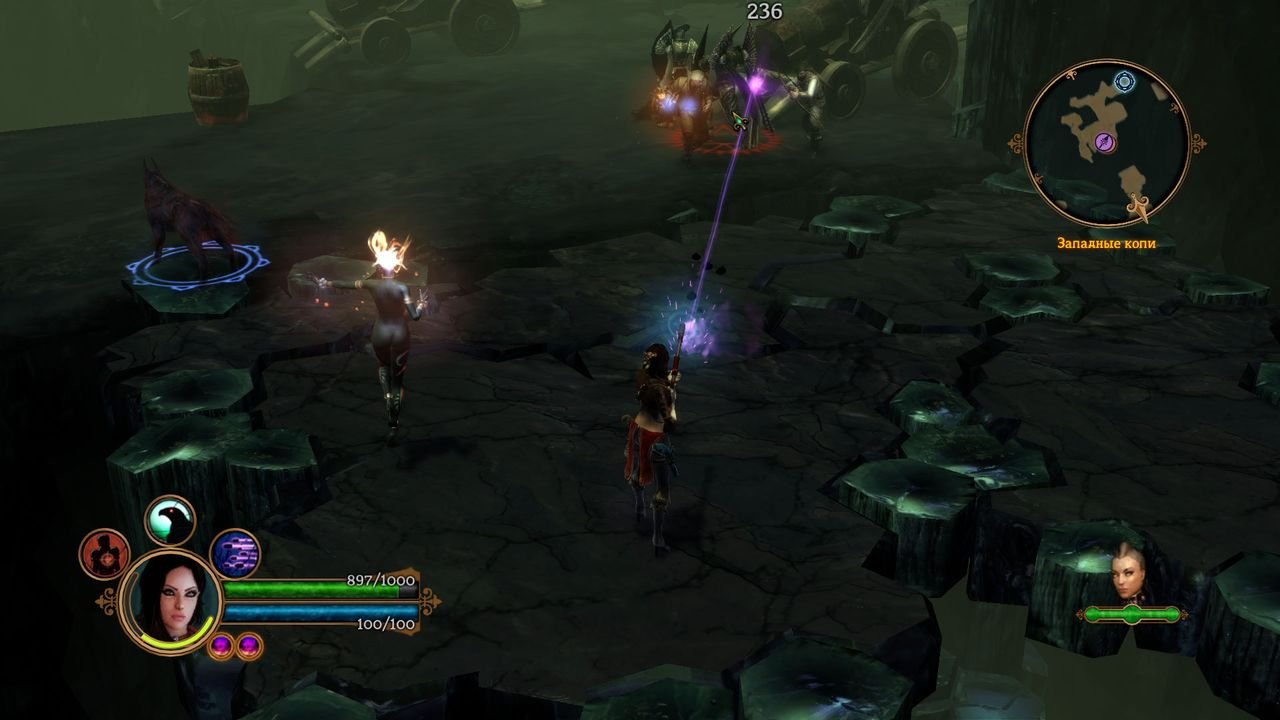
Task: Use the red target silhouette ability
Action: (104, 553)
